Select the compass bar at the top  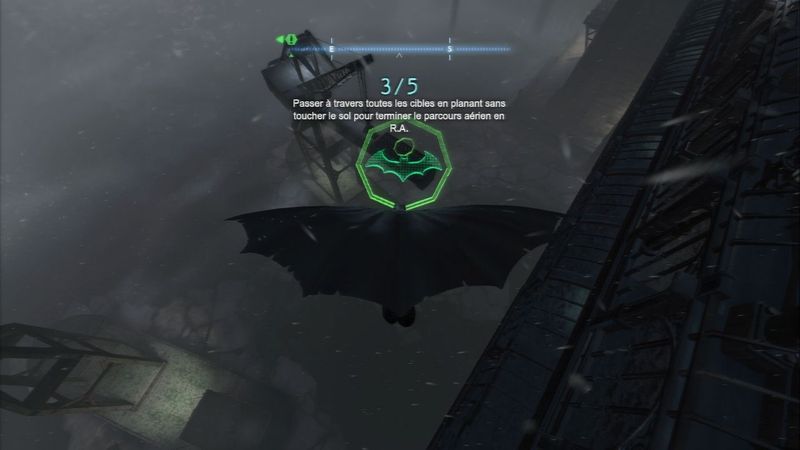400,48
